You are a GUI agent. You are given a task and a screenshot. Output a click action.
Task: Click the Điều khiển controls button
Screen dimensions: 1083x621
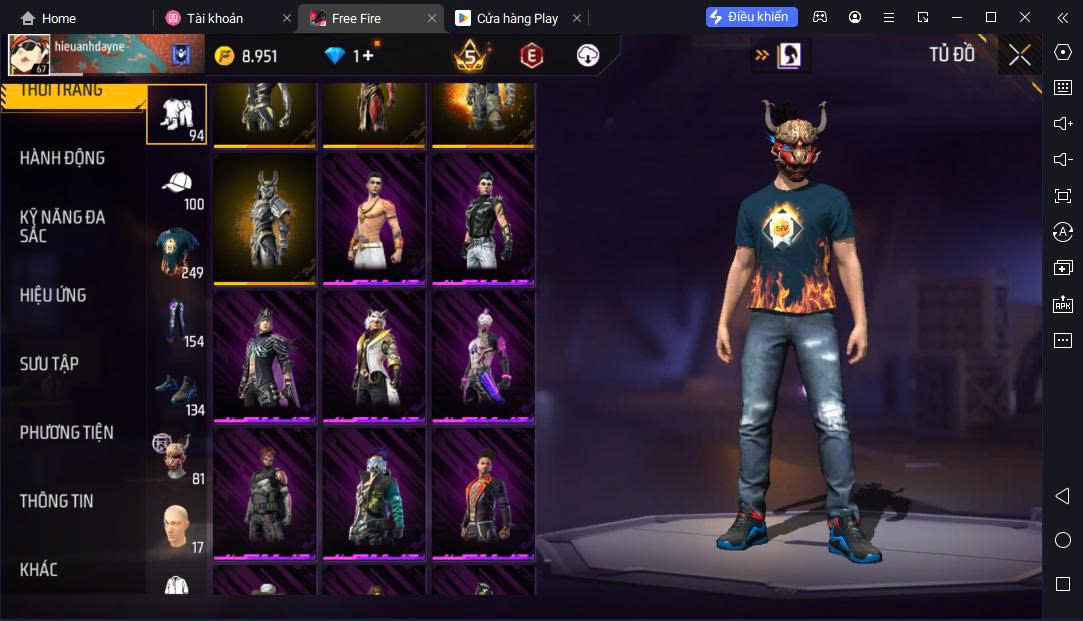click(751, 17)
